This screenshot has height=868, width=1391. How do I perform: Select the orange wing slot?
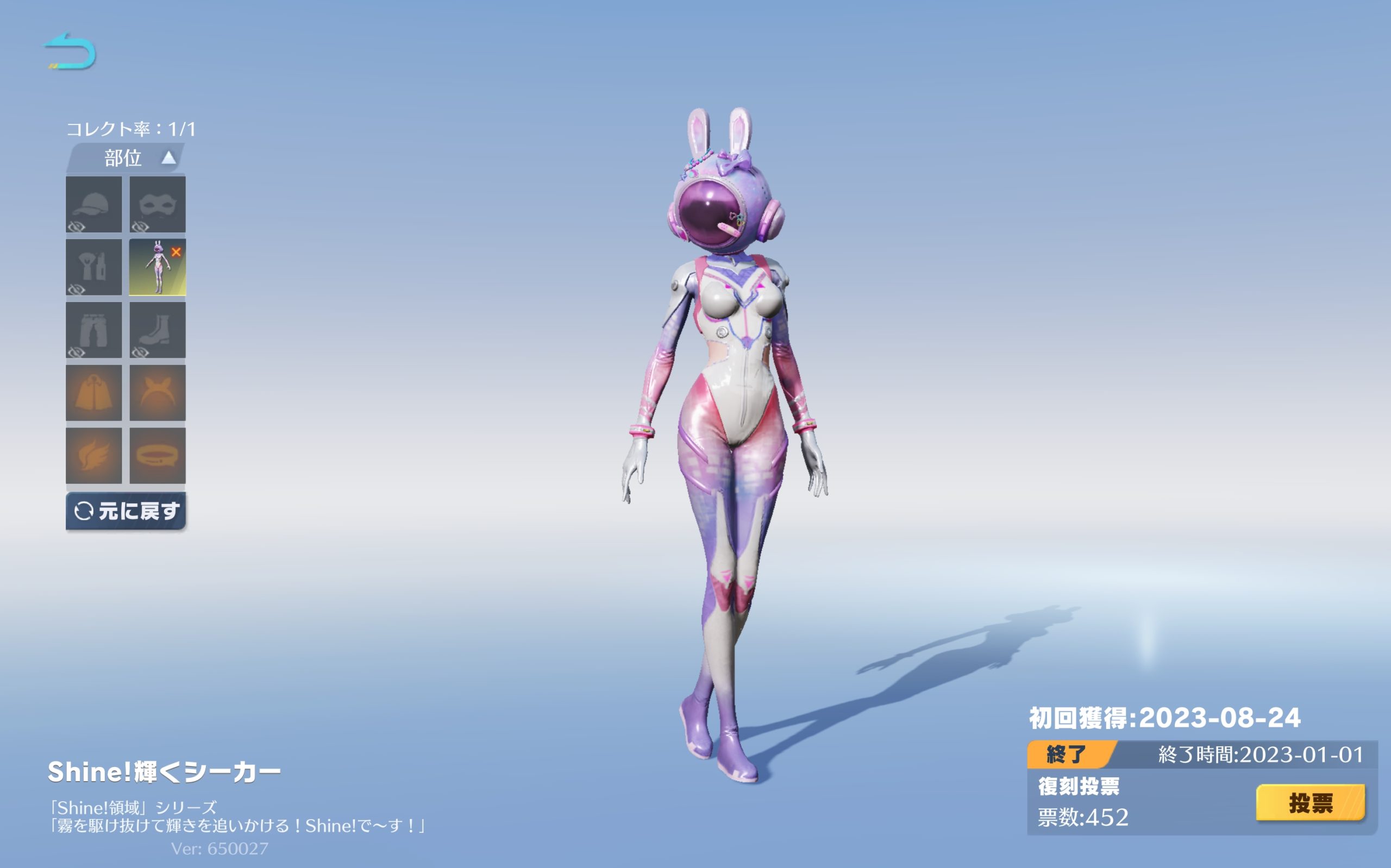(93, 456)
